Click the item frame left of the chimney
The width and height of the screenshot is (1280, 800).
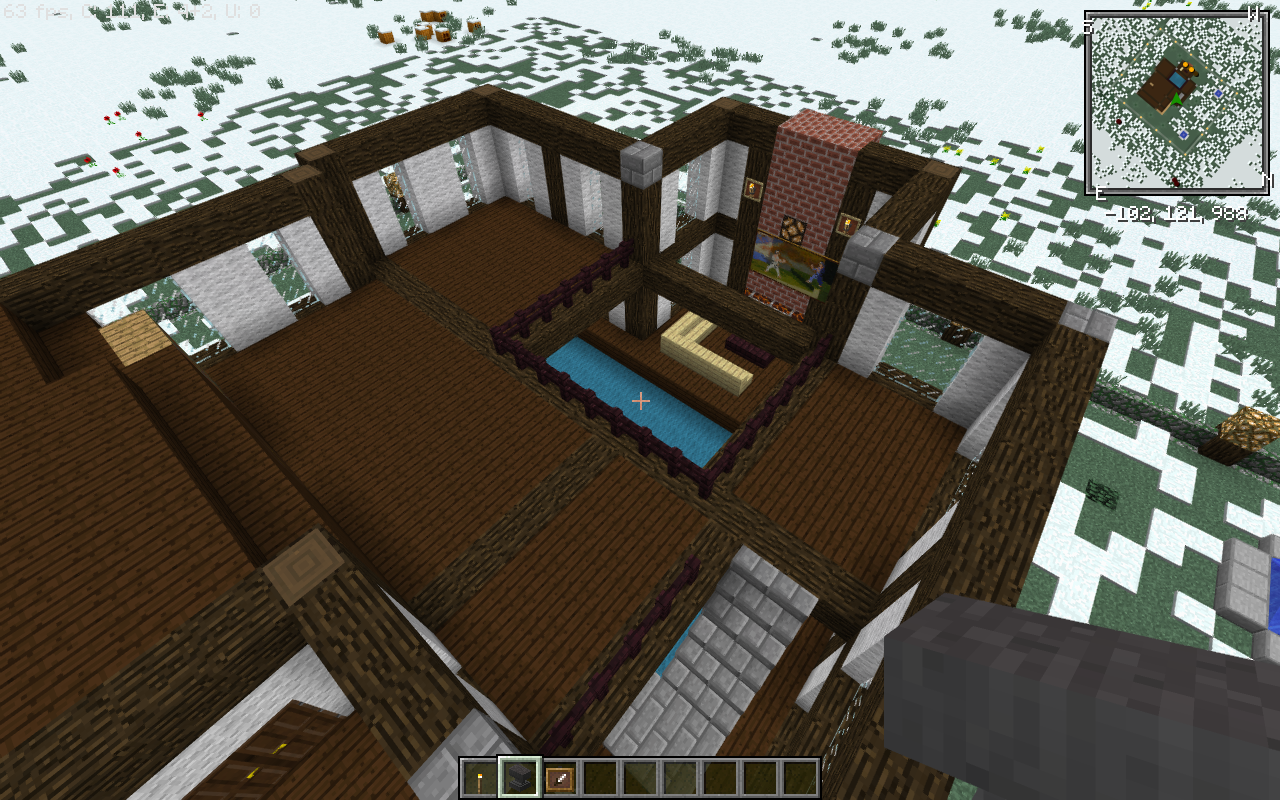tap(752, 188)
